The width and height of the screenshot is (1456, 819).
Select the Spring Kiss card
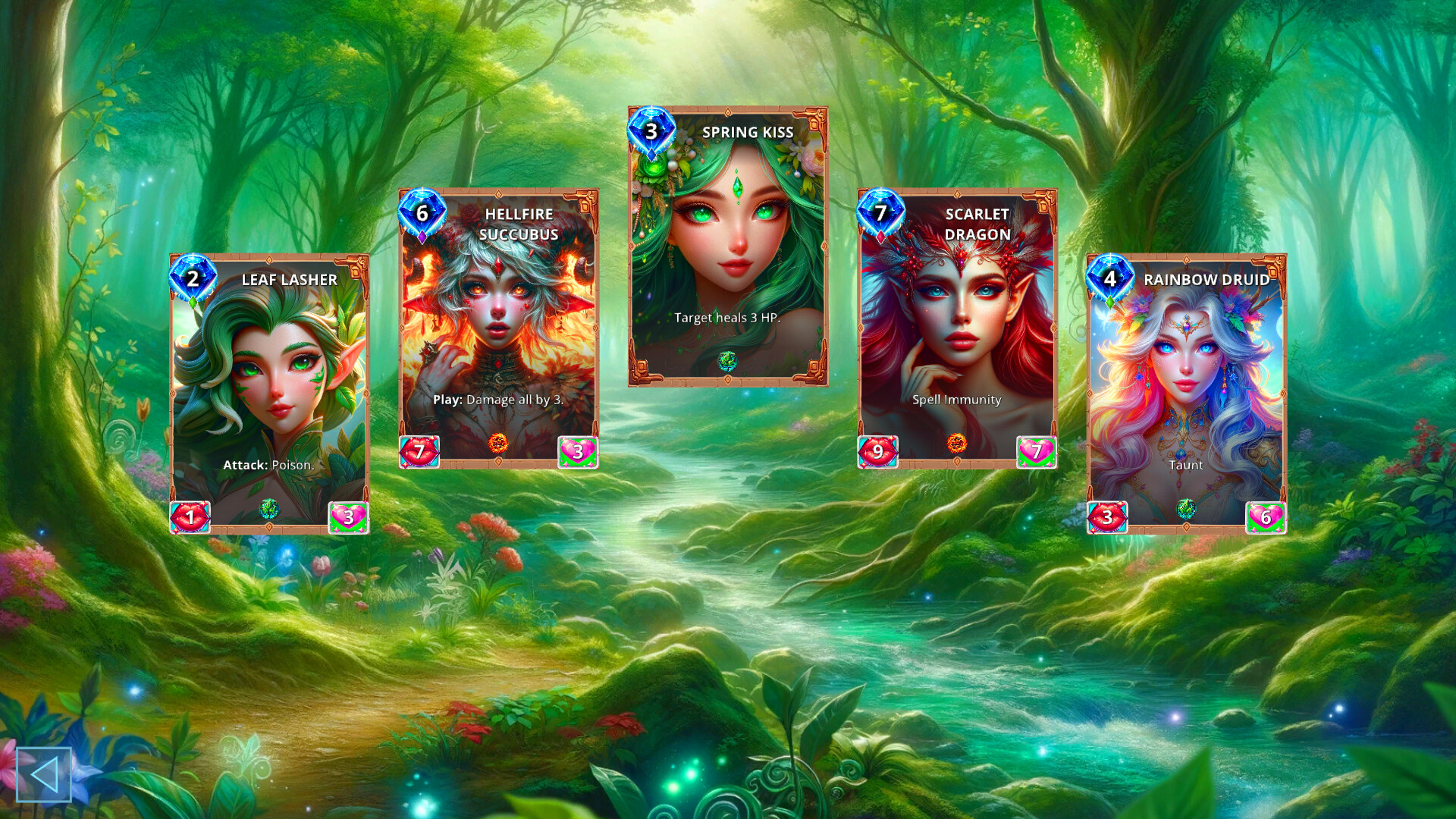(x=728, y=243)
